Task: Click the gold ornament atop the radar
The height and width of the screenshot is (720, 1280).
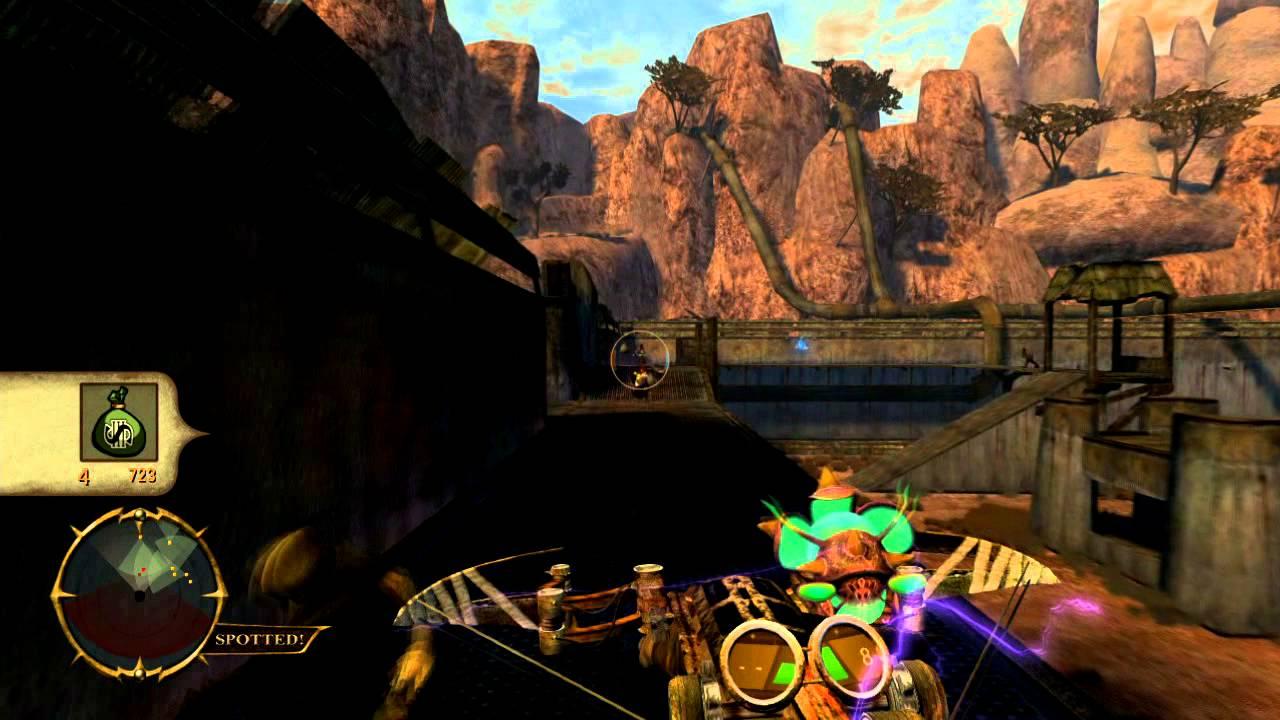Action: tap(139, 513)
